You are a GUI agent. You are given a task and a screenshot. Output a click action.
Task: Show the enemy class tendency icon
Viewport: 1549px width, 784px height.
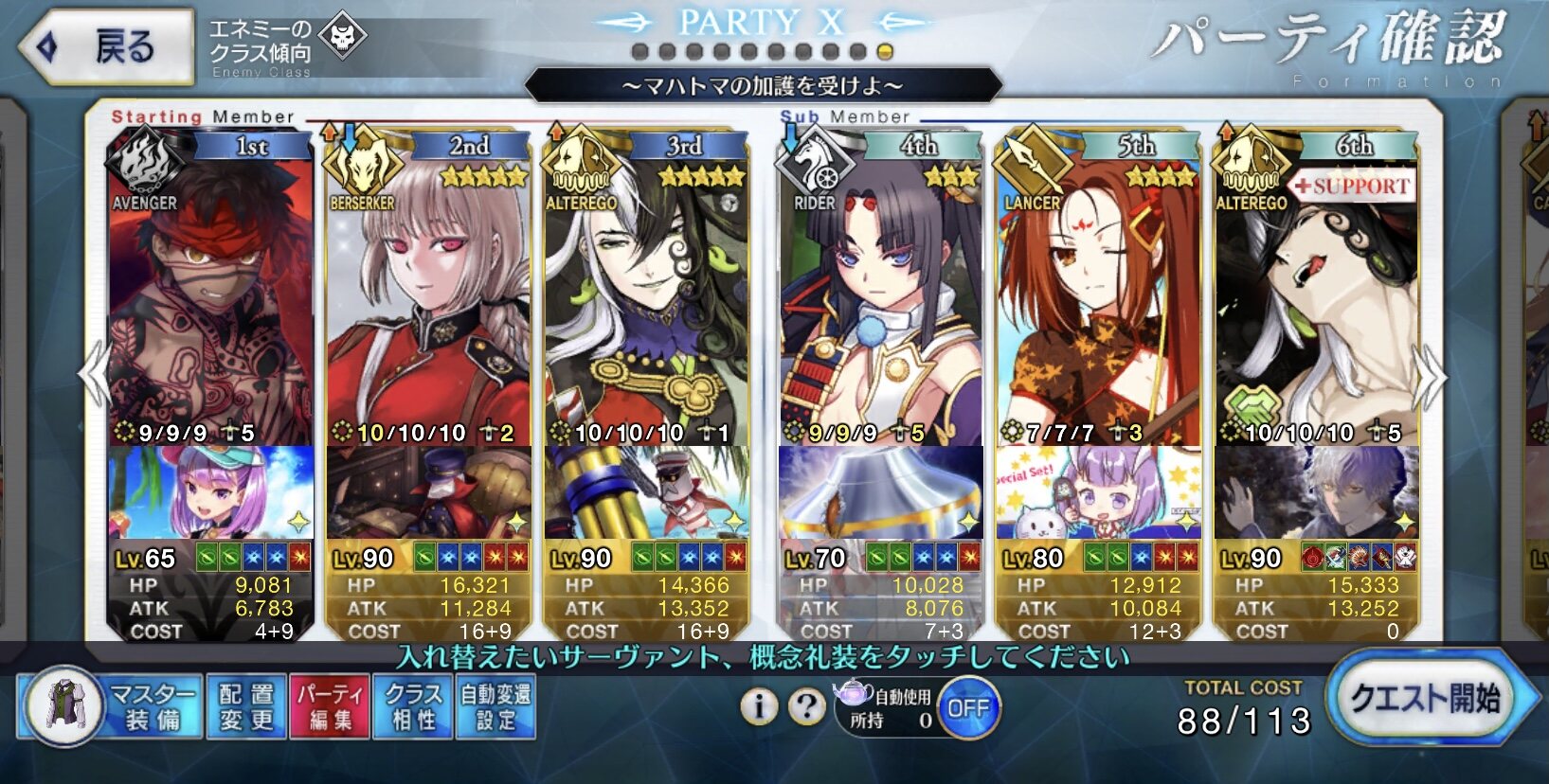coord(342,37)
